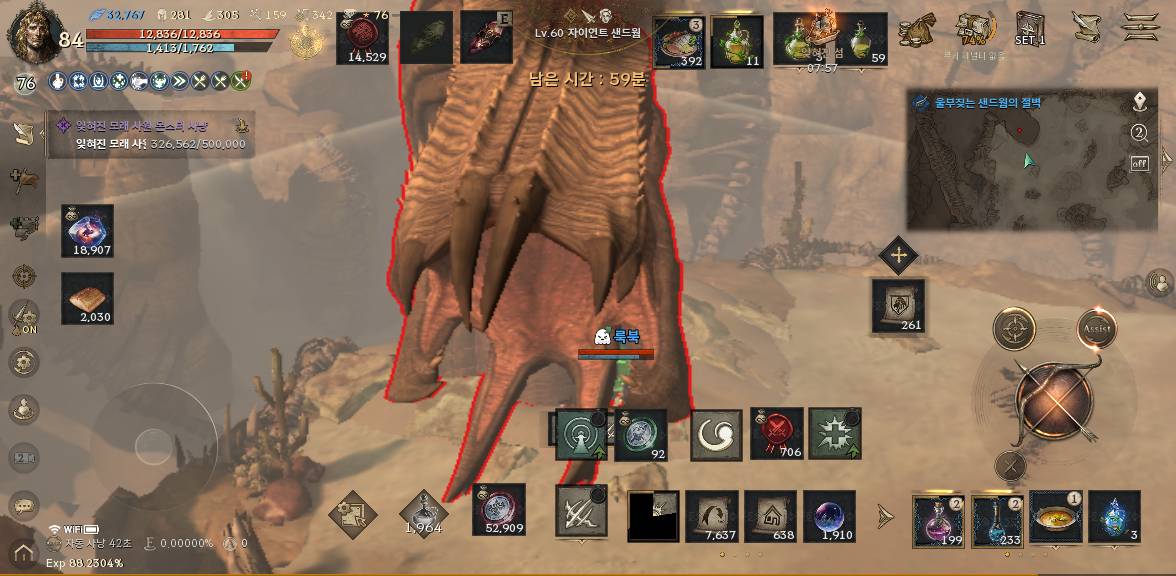Toggle the minimap off button
Viewport: 1176px width, 576px height.
[1139, 163]
